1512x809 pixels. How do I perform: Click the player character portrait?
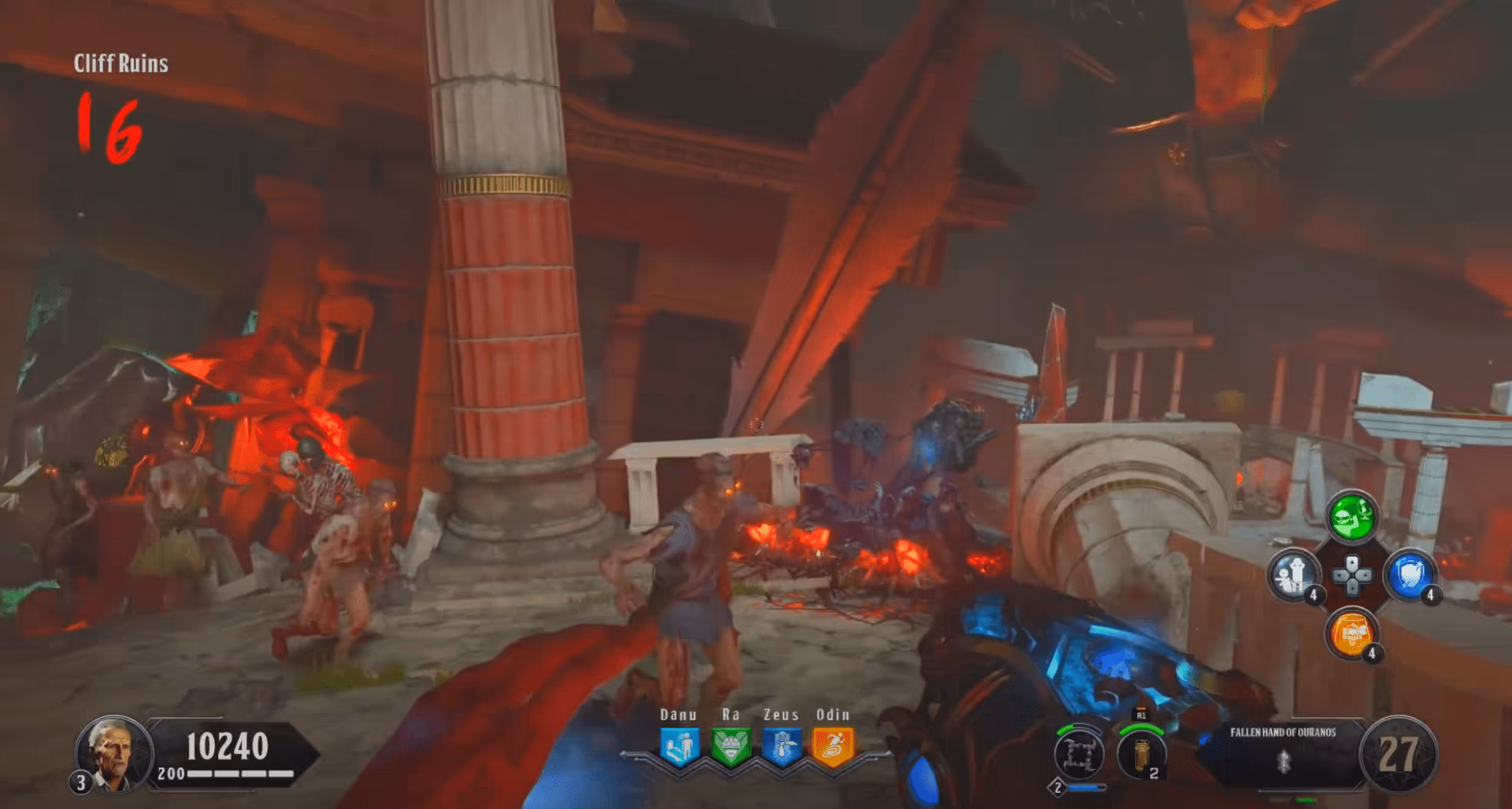(111, 752)
